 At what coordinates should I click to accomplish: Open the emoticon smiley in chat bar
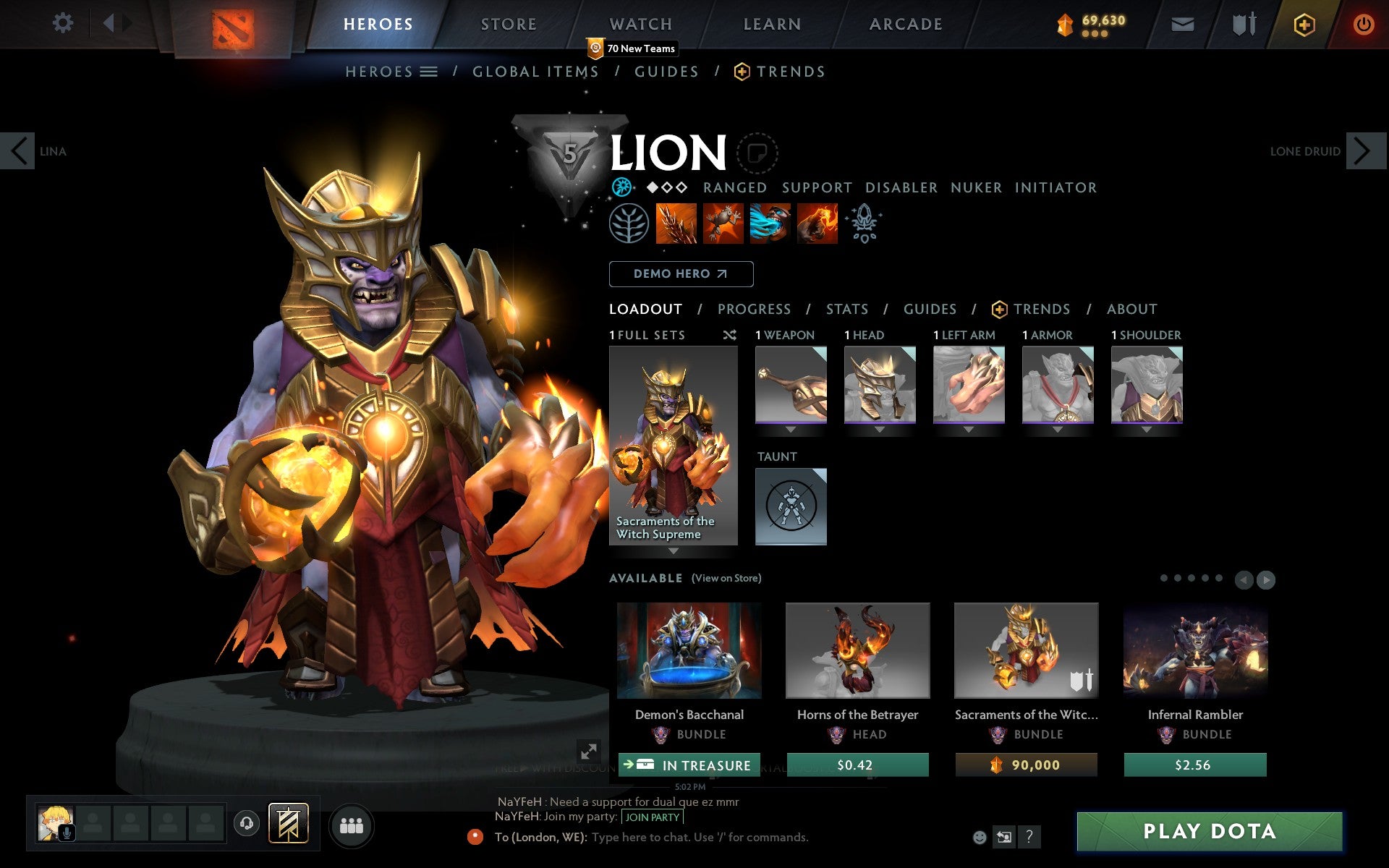coord(981,836)
